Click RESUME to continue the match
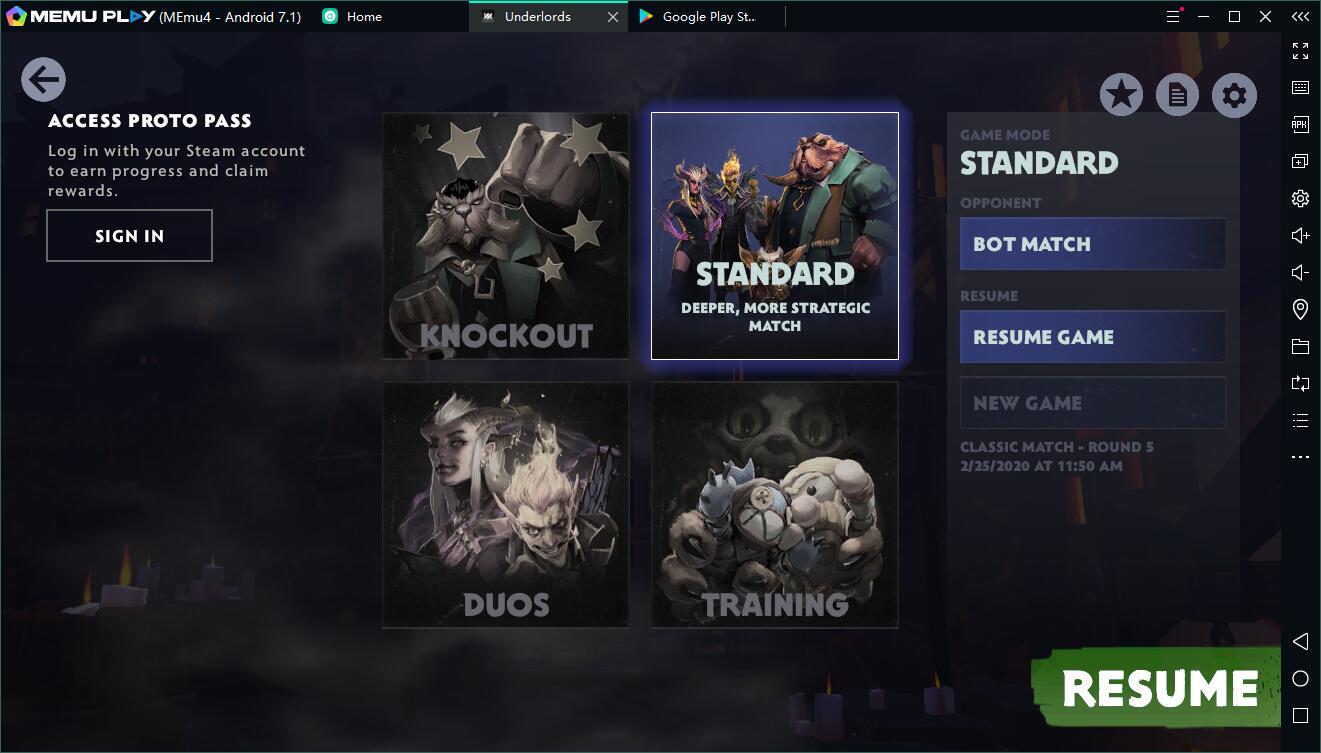The image size is (1321, 753). coord(1162,686)
